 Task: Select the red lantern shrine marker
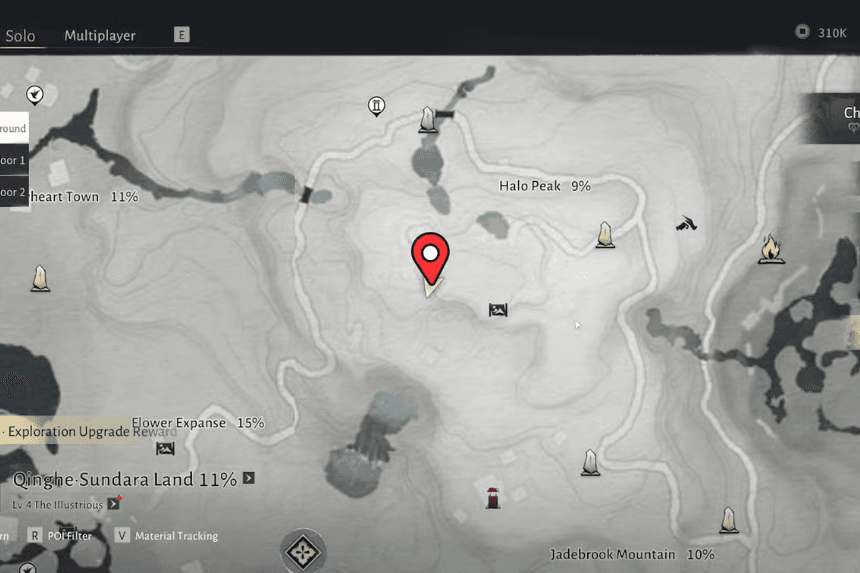point(492,497)
